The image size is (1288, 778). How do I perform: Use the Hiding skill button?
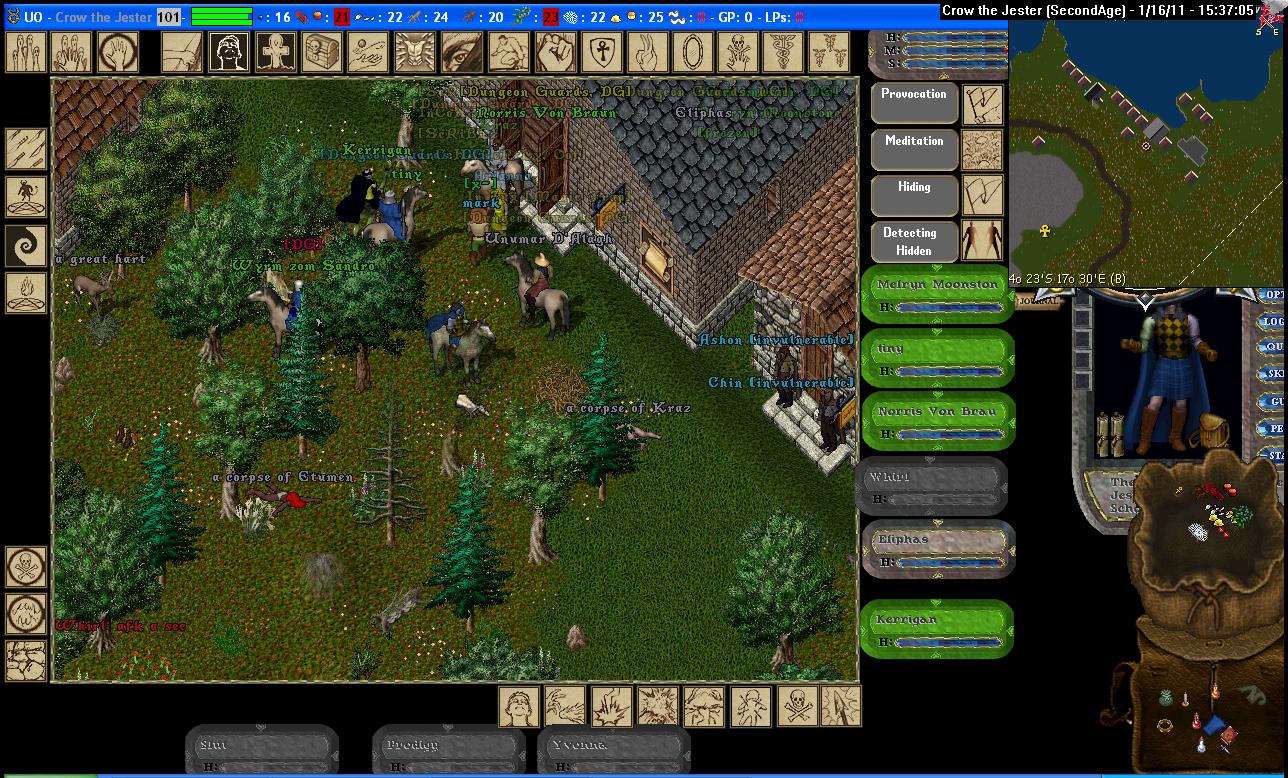[x=914, y=196]
